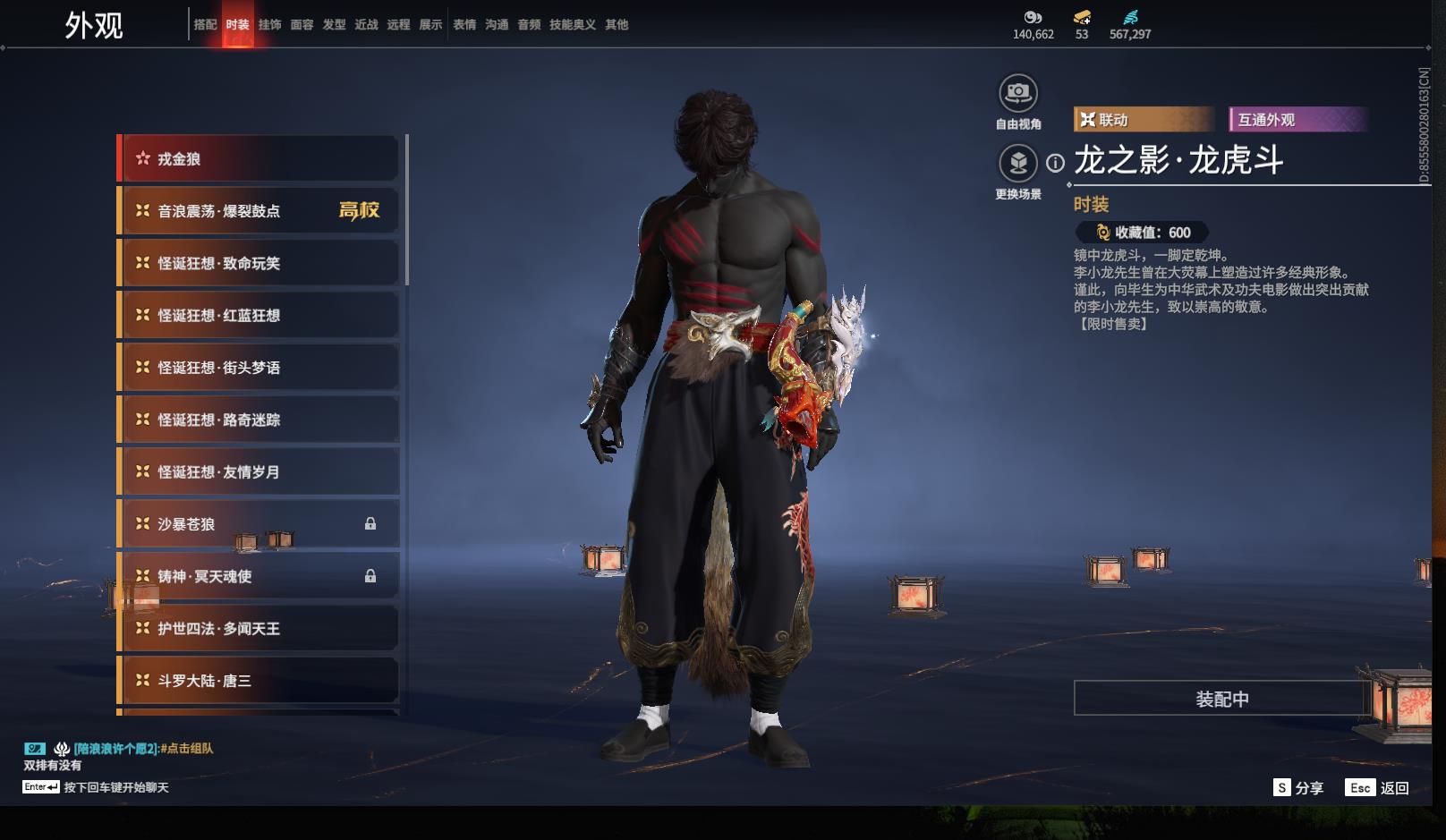Choose the 铸神·冥天魂使 outfit row

[x=259, y=576]
